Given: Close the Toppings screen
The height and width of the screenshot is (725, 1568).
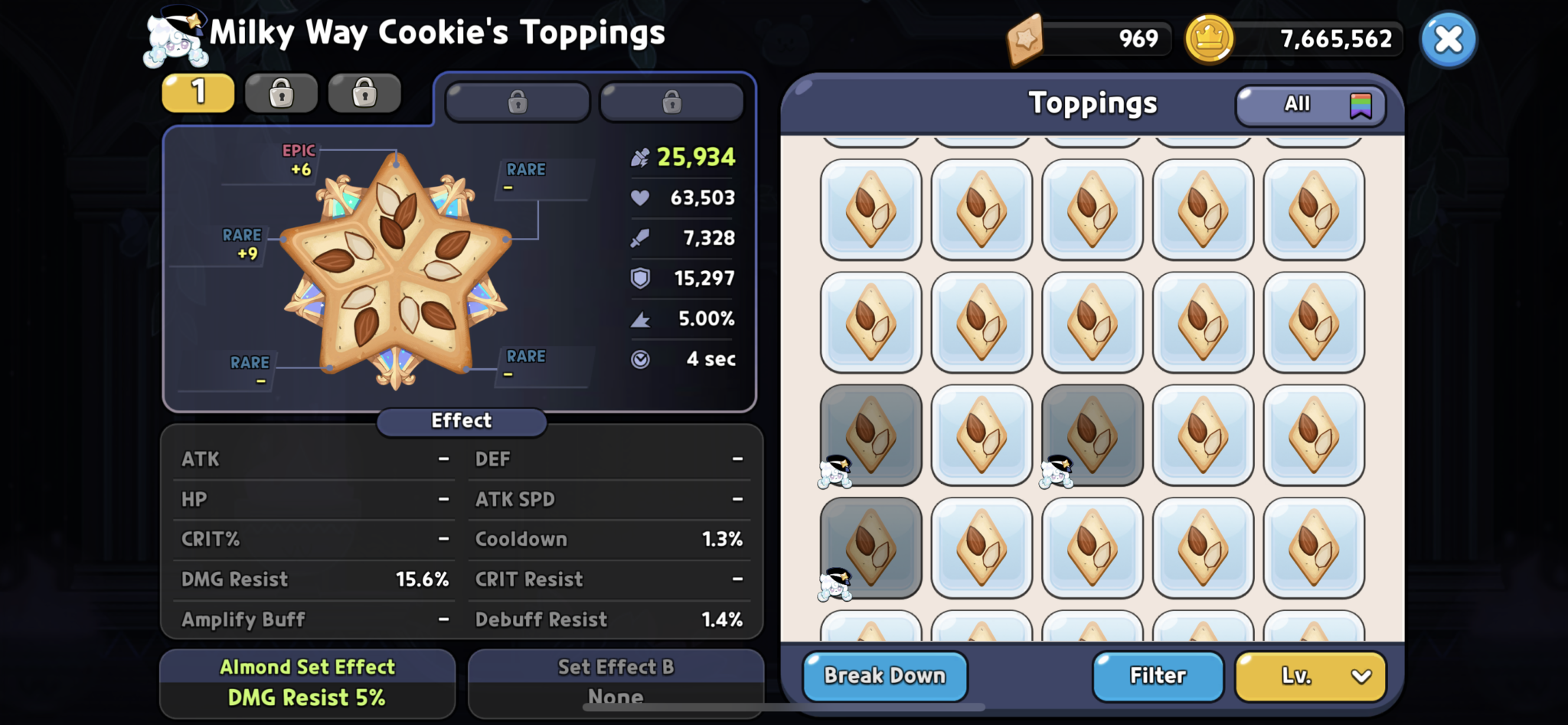Looking at the screenshot, I should point(1448,40).
